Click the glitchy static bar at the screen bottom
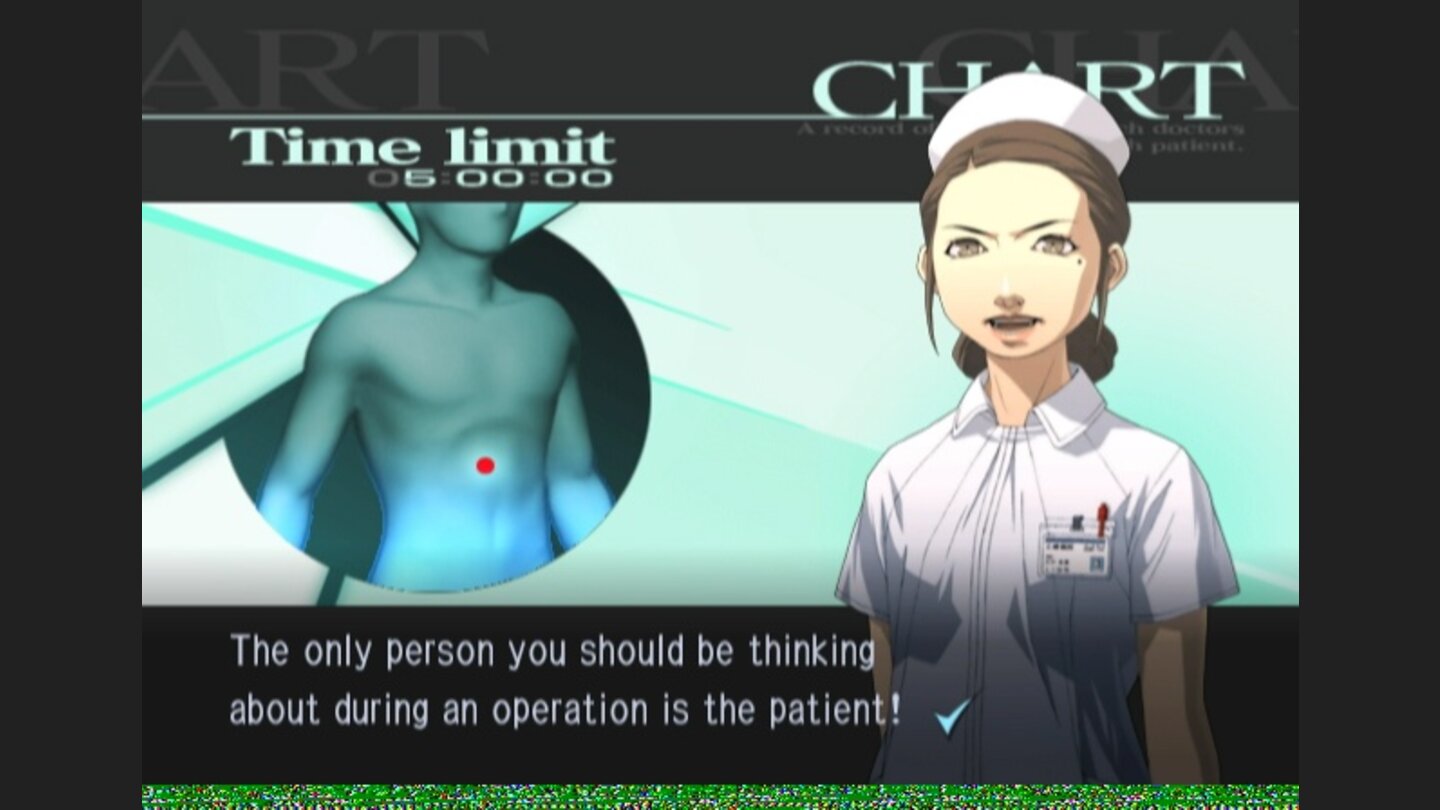Screen dimensions: 1440x810 click(720, 795)
